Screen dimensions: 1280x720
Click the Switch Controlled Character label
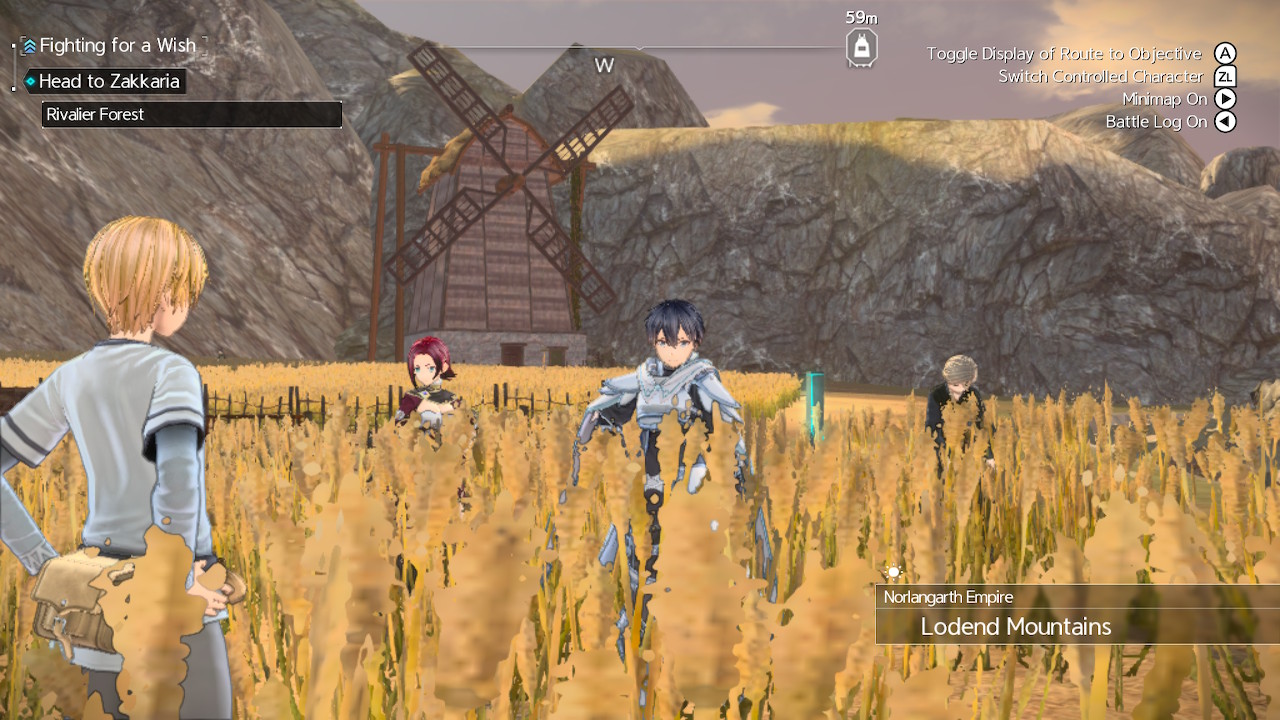(x=1100, y=76)
